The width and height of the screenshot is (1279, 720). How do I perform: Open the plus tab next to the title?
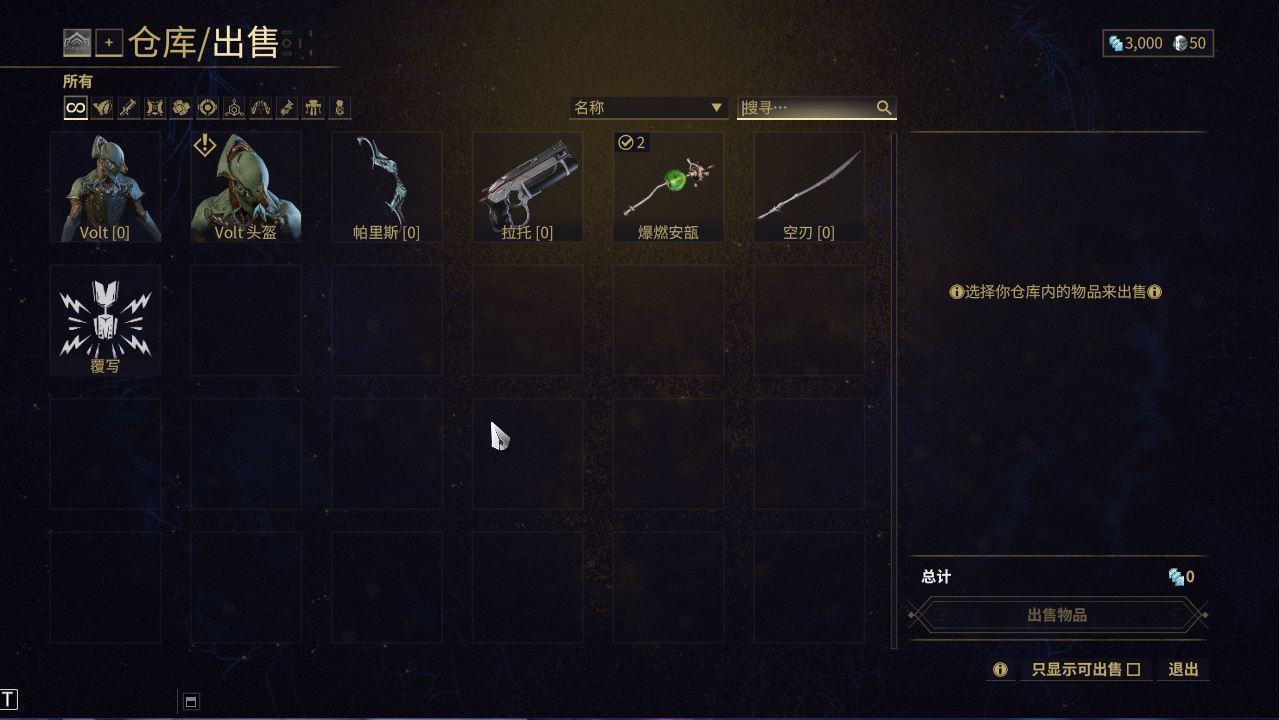109,43
